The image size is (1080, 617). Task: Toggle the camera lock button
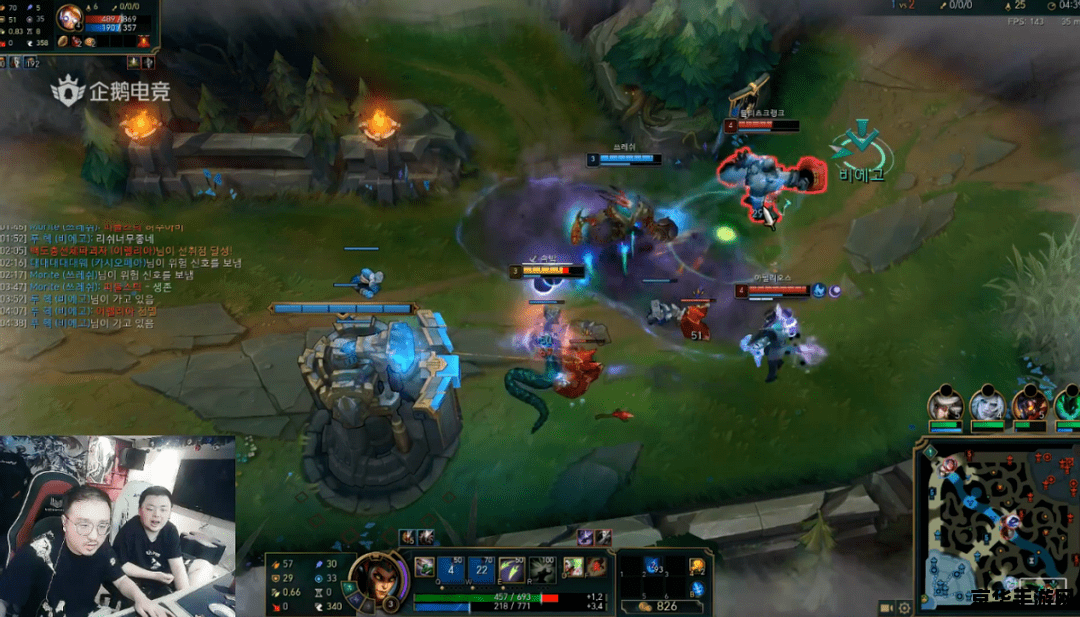point(886,607)
